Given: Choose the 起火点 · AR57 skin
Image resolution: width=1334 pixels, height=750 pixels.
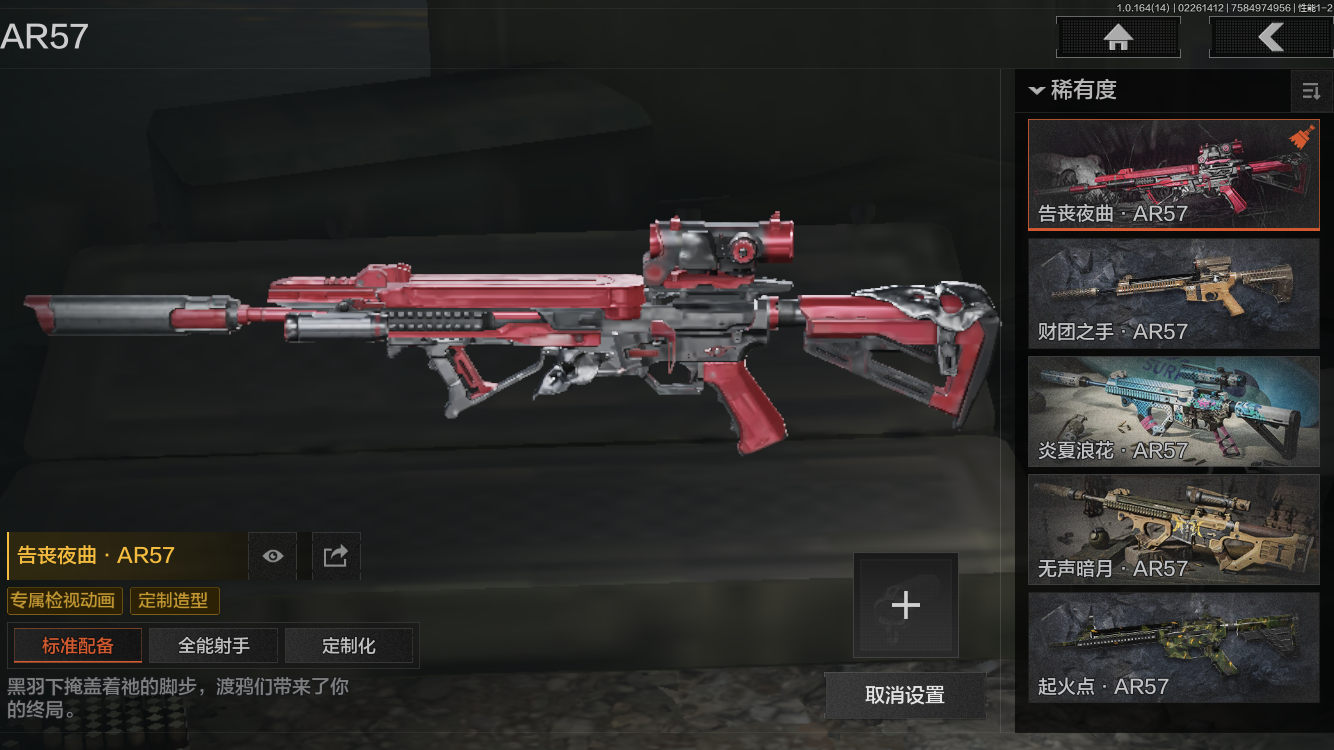Looking at the screenshot, I should [x=1173, y=647].
